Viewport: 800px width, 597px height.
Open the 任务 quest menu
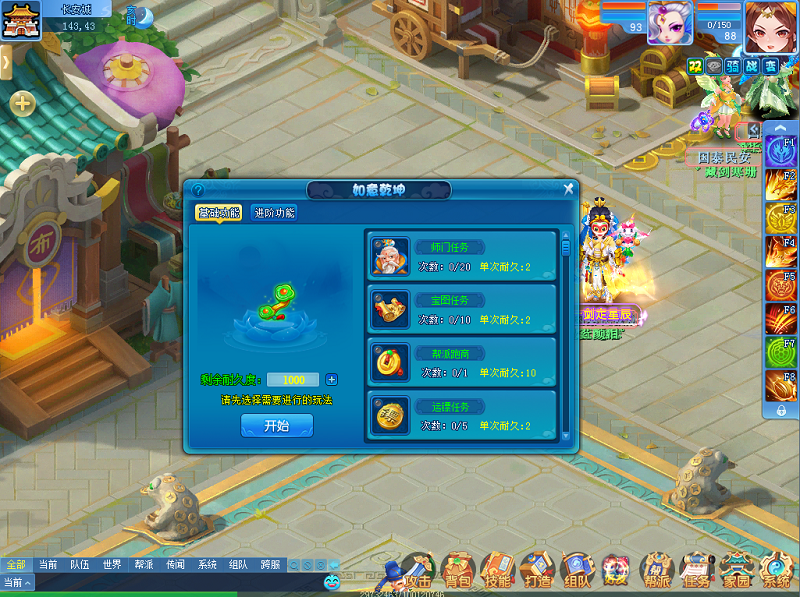[696, 571]
